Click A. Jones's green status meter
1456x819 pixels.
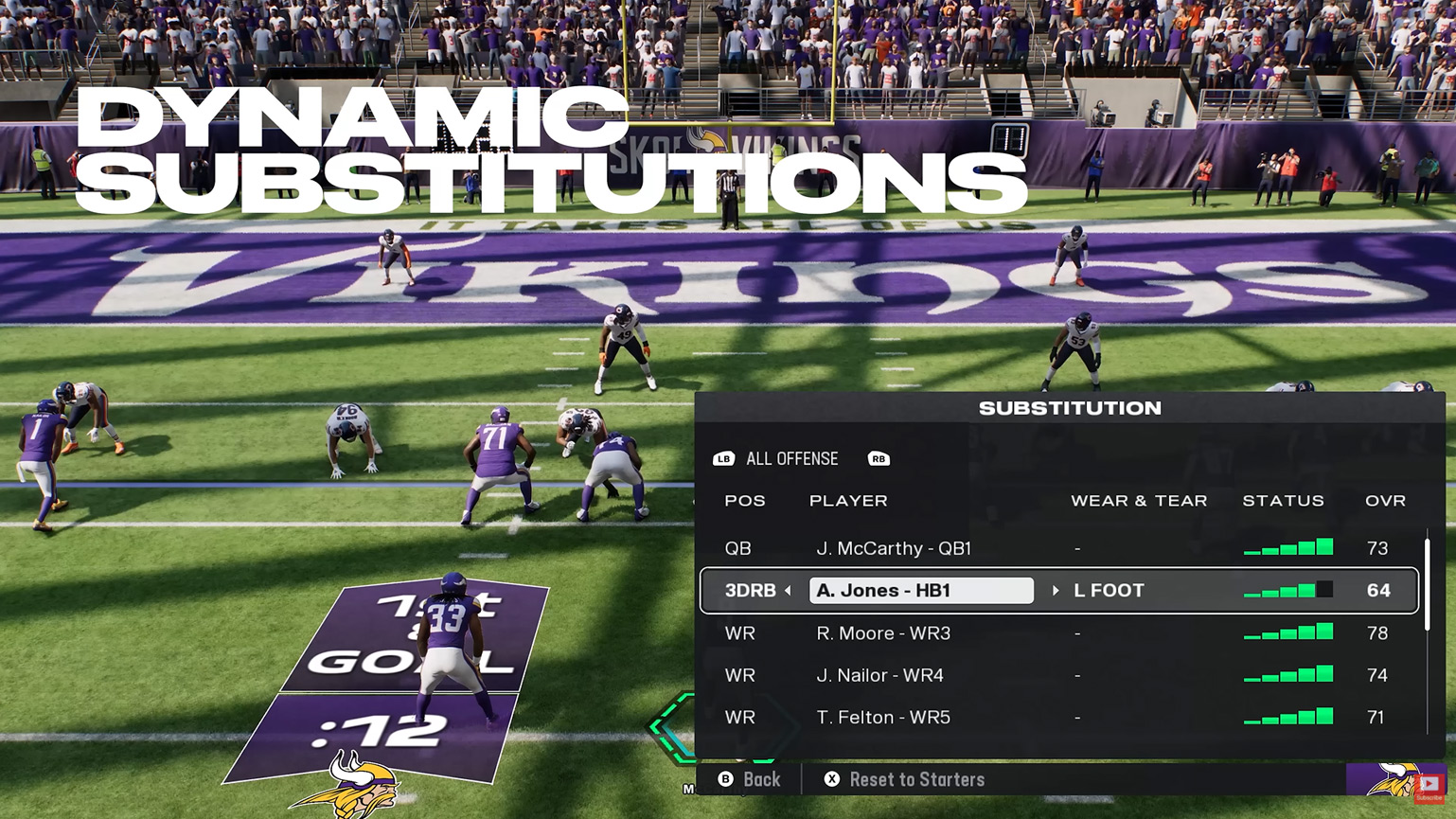1286,590
